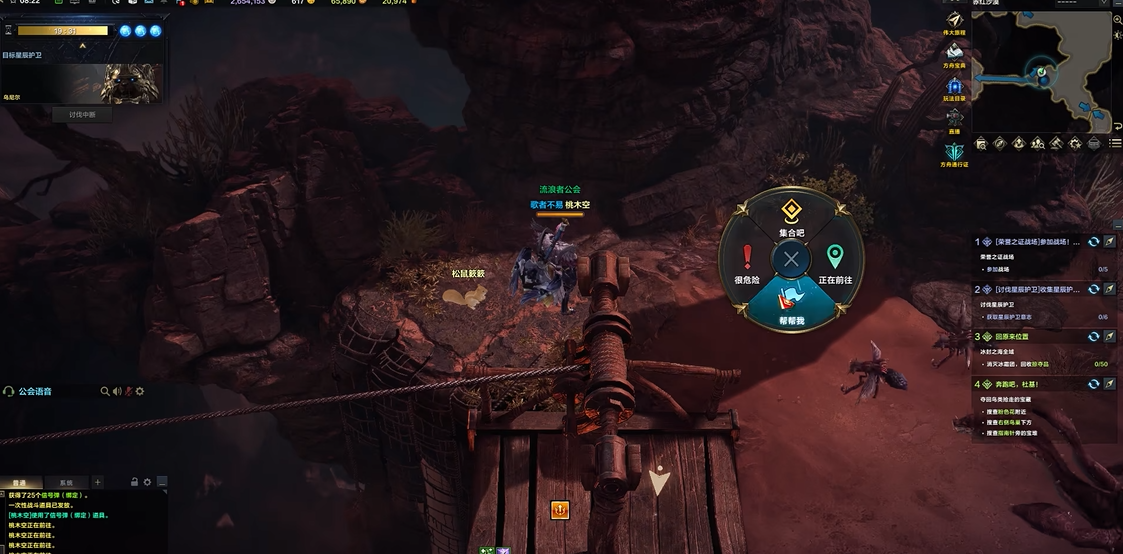
Task: Select the 帮帮我 help ping
Action: [791, 304]
